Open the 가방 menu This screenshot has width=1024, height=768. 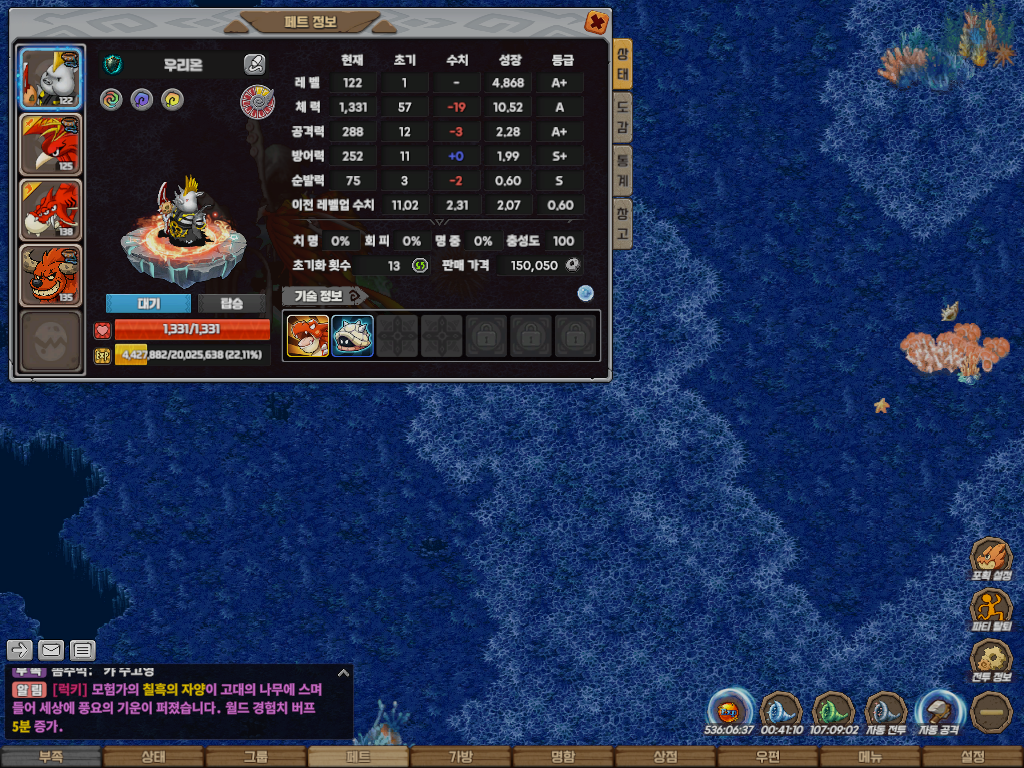(460, 757)
